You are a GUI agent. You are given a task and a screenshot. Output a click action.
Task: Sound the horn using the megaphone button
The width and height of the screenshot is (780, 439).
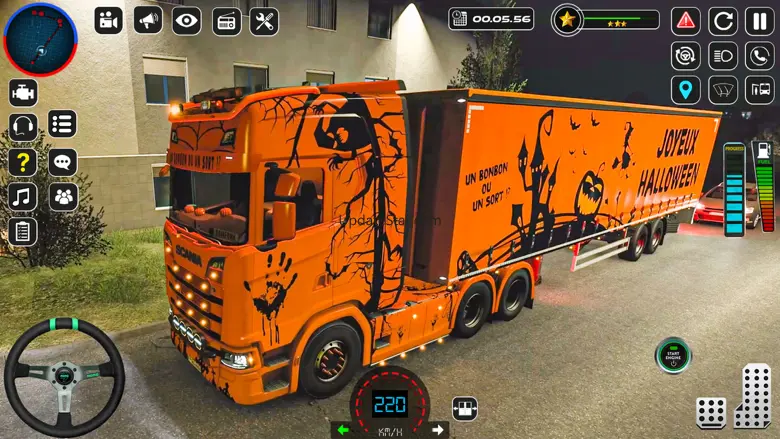point(148,20)
